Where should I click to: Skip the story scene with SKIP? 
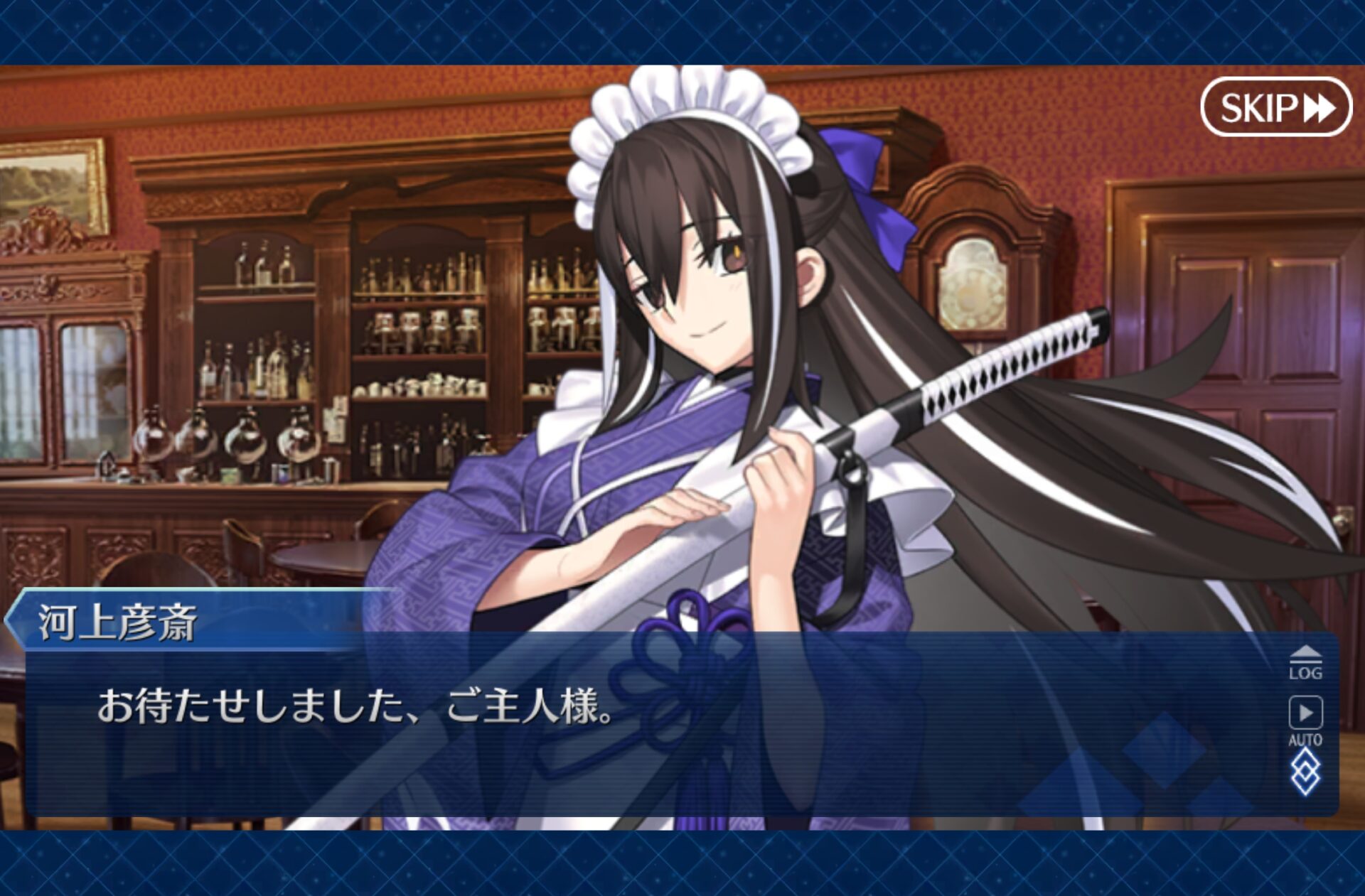click(x=1276, y=107)
